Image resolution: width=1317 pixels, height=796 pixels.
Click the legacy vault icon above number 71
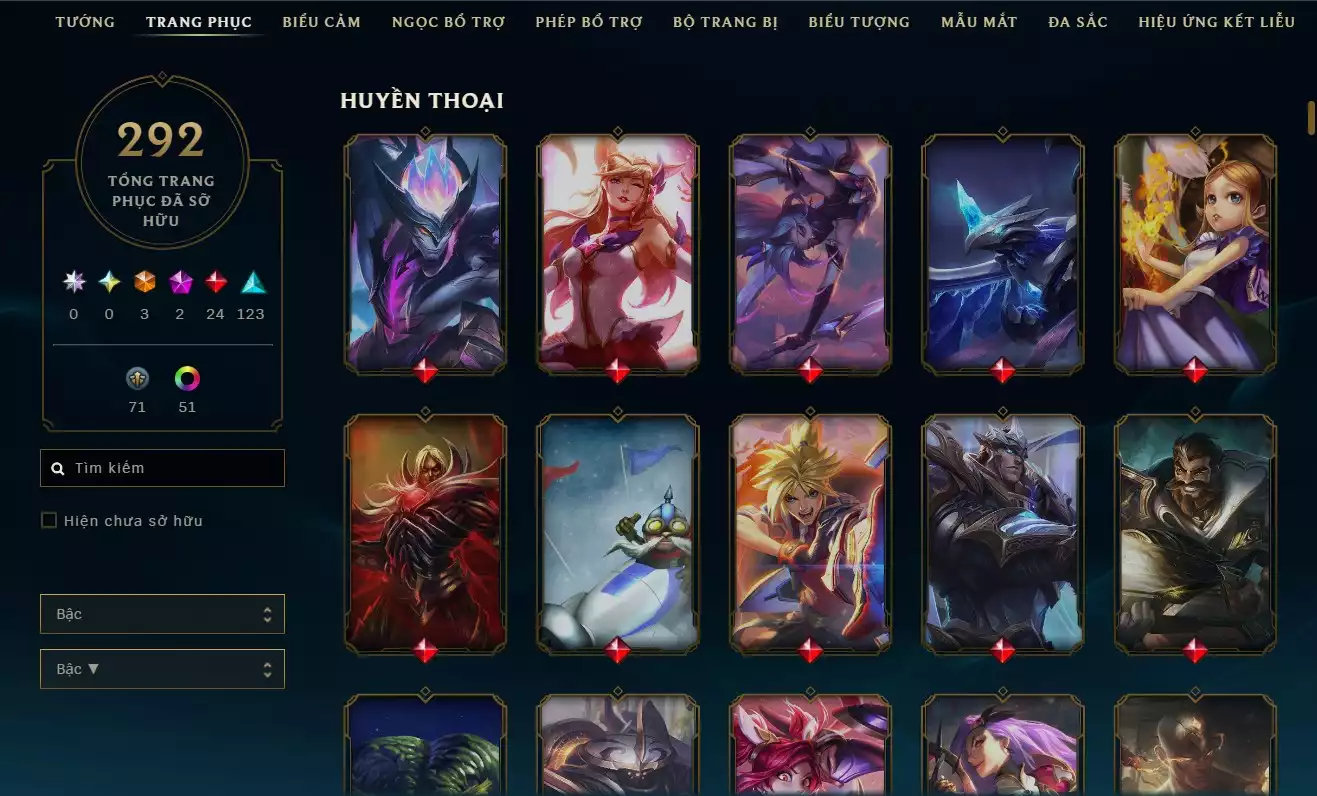tap(137, 379)
